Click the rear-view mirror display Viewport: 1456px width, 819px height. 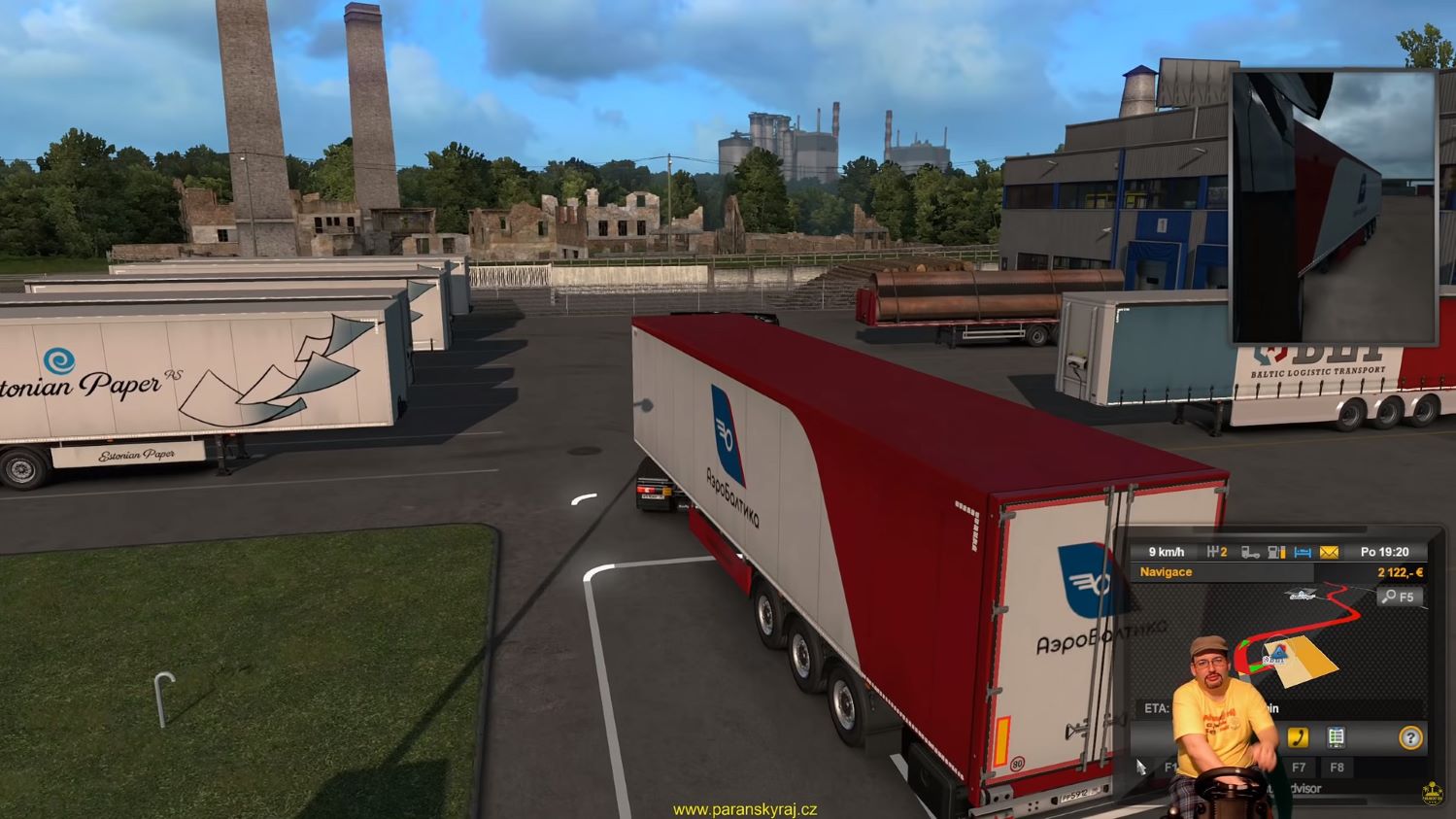coord(1334,206)
